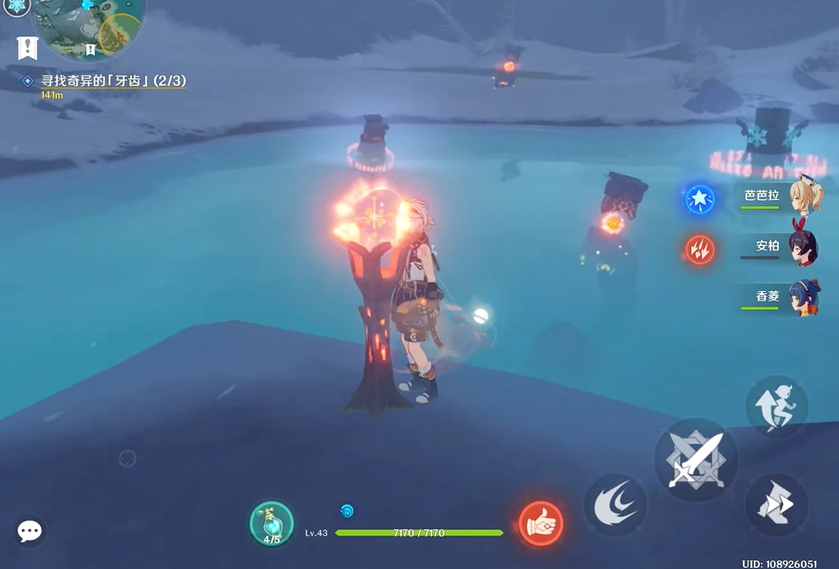Activate the red hand icon button
Image resolution: width=839 pixels, height=569 pixels.
[x=541, y=523]
